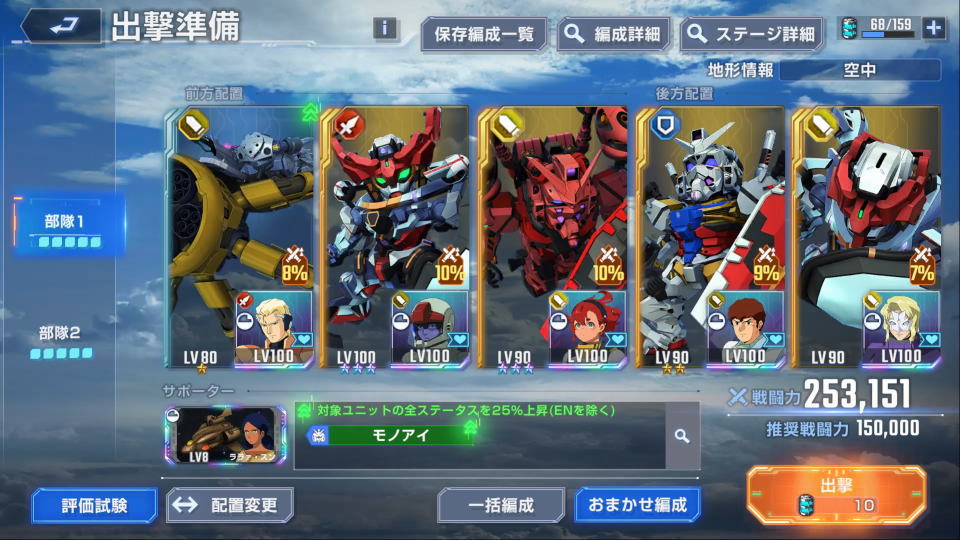The width and height of the screenshot is (960, 540).
Task: Open 一括編成 batch formation
Action: (501, 505)
